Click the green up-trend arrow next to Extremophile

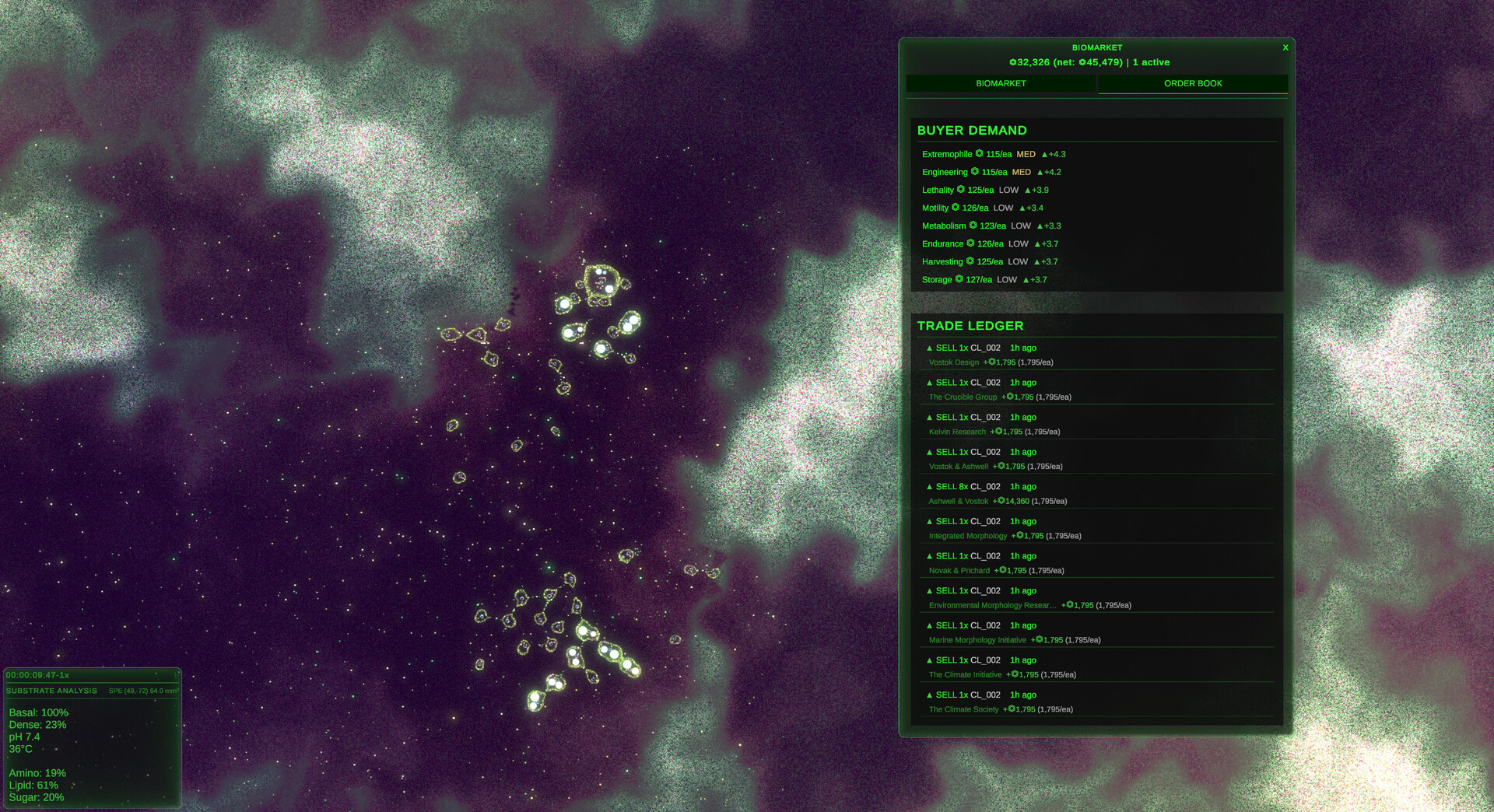coord(1045,154)
